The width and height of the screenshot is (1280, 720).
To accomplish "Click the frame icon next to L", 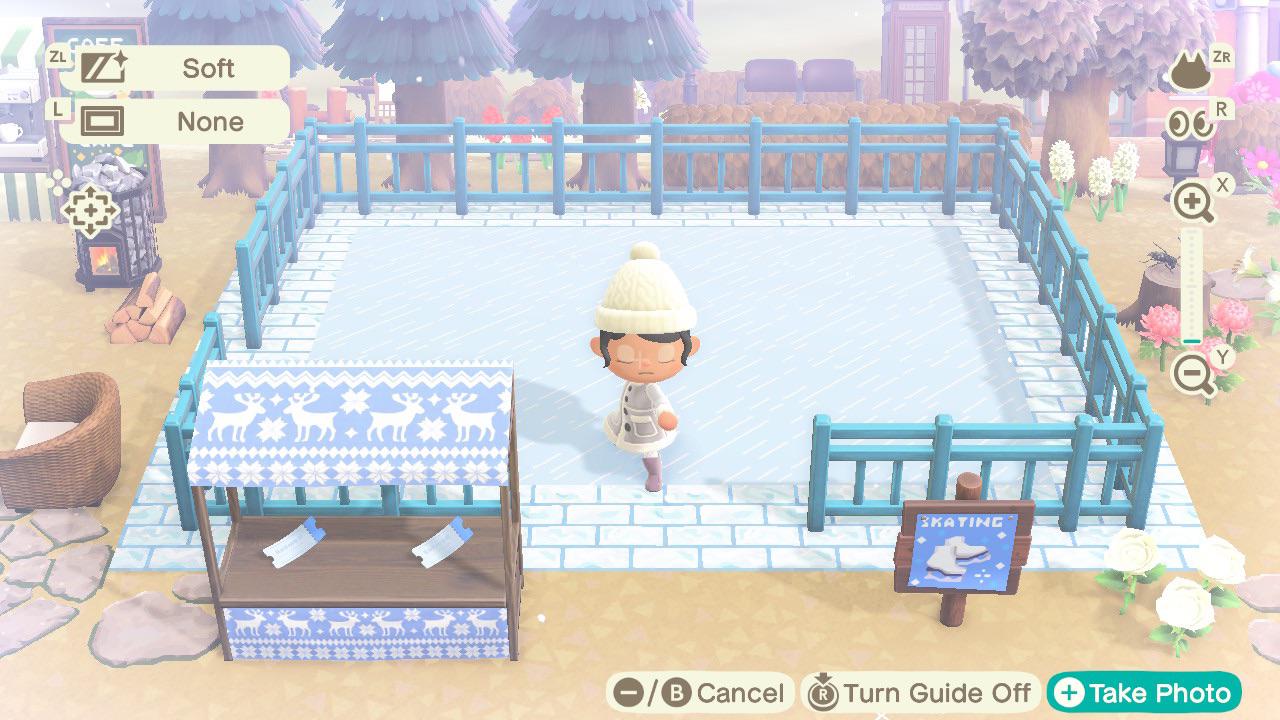I will coord(104,121).
